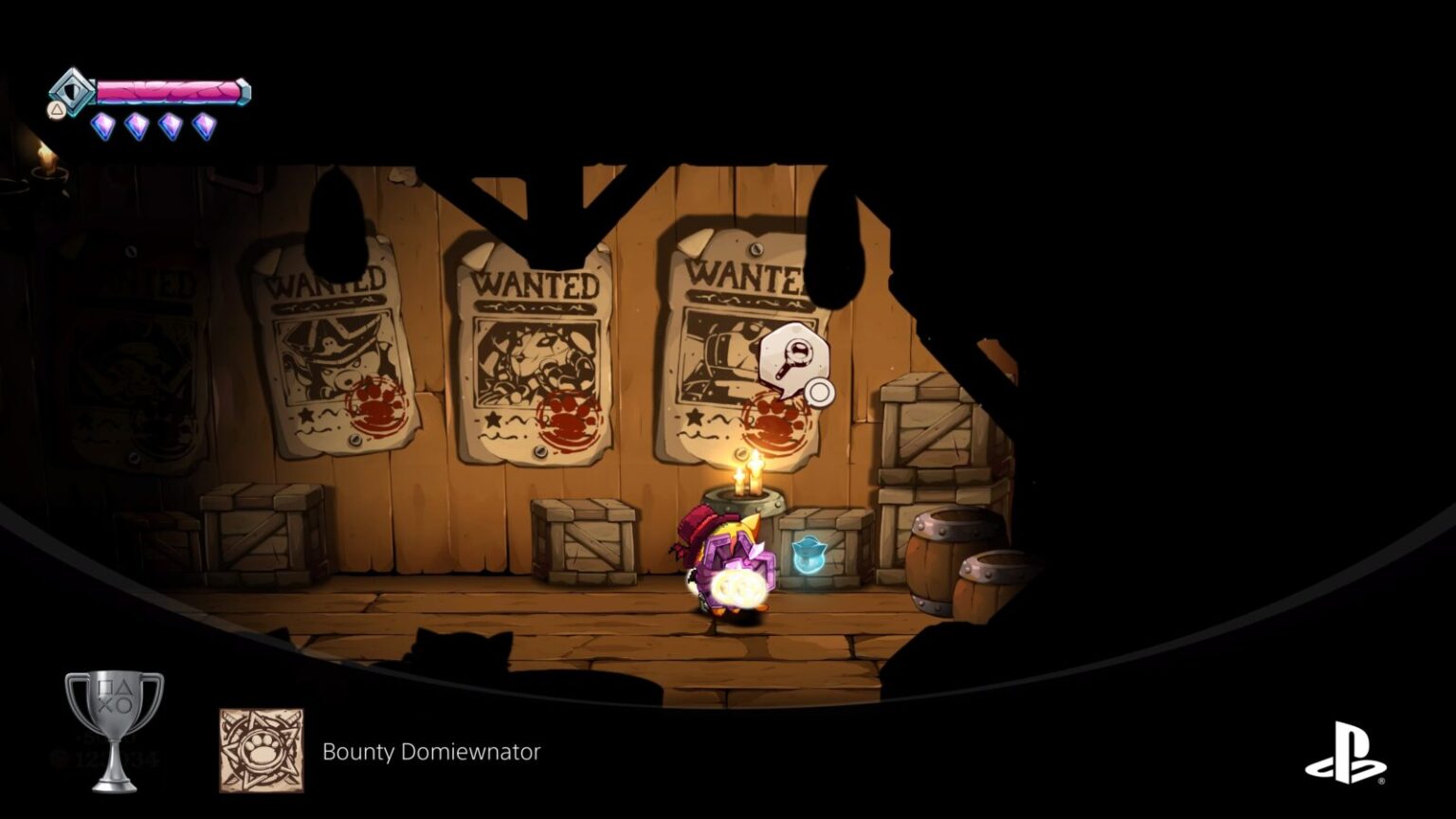Screen dimensions: 1456x819
Task: Expand the middle WANTED poster
Action: (537, 351)
